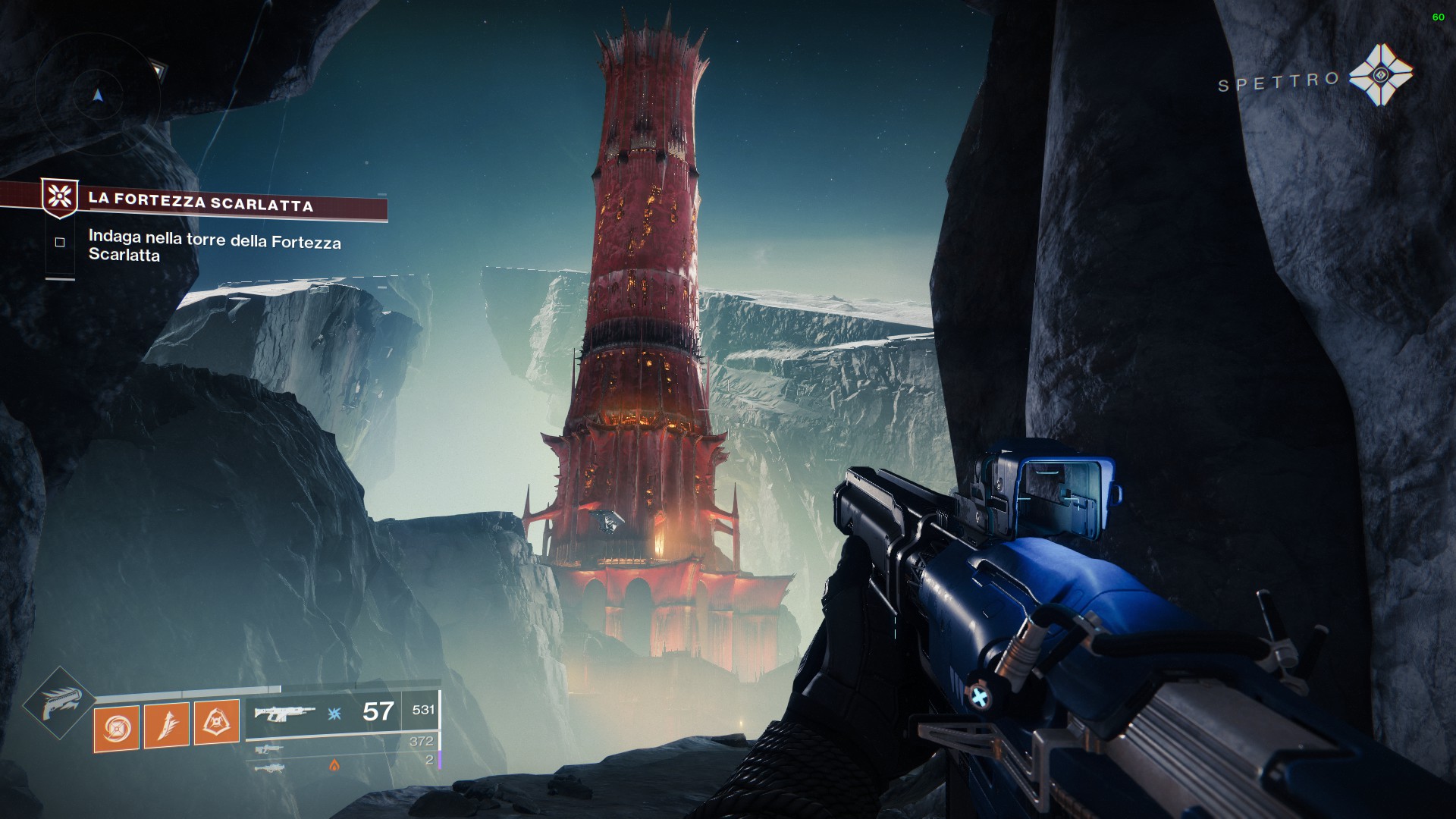Trigger the throwing knife melee ability
1456x819 pixels.
click(166, 726)
